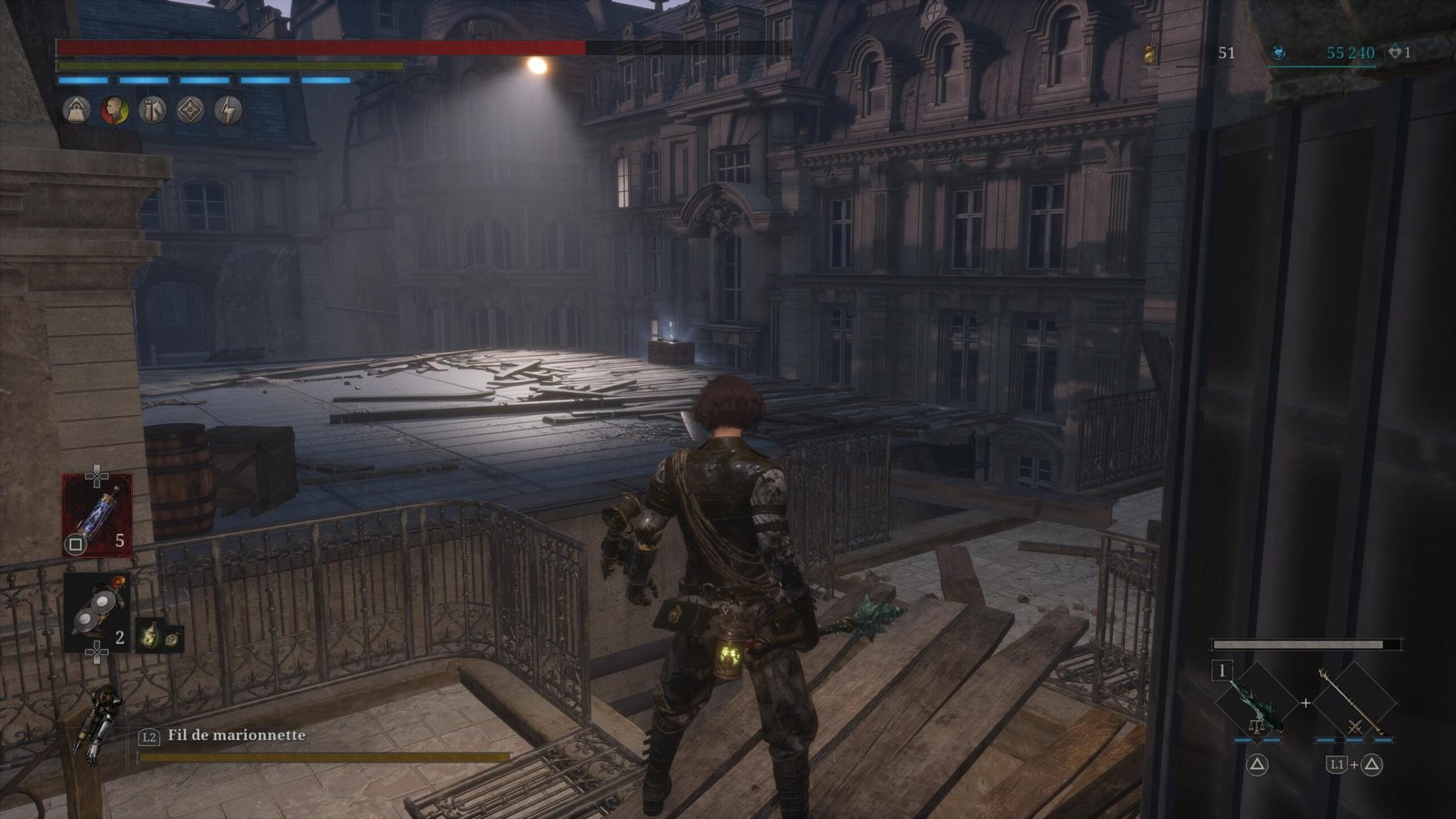This screenshot has height=819, width=1456.
Task: Select the bald head portrait status icon
Action: pyautogui.click(x=114, y=110)
